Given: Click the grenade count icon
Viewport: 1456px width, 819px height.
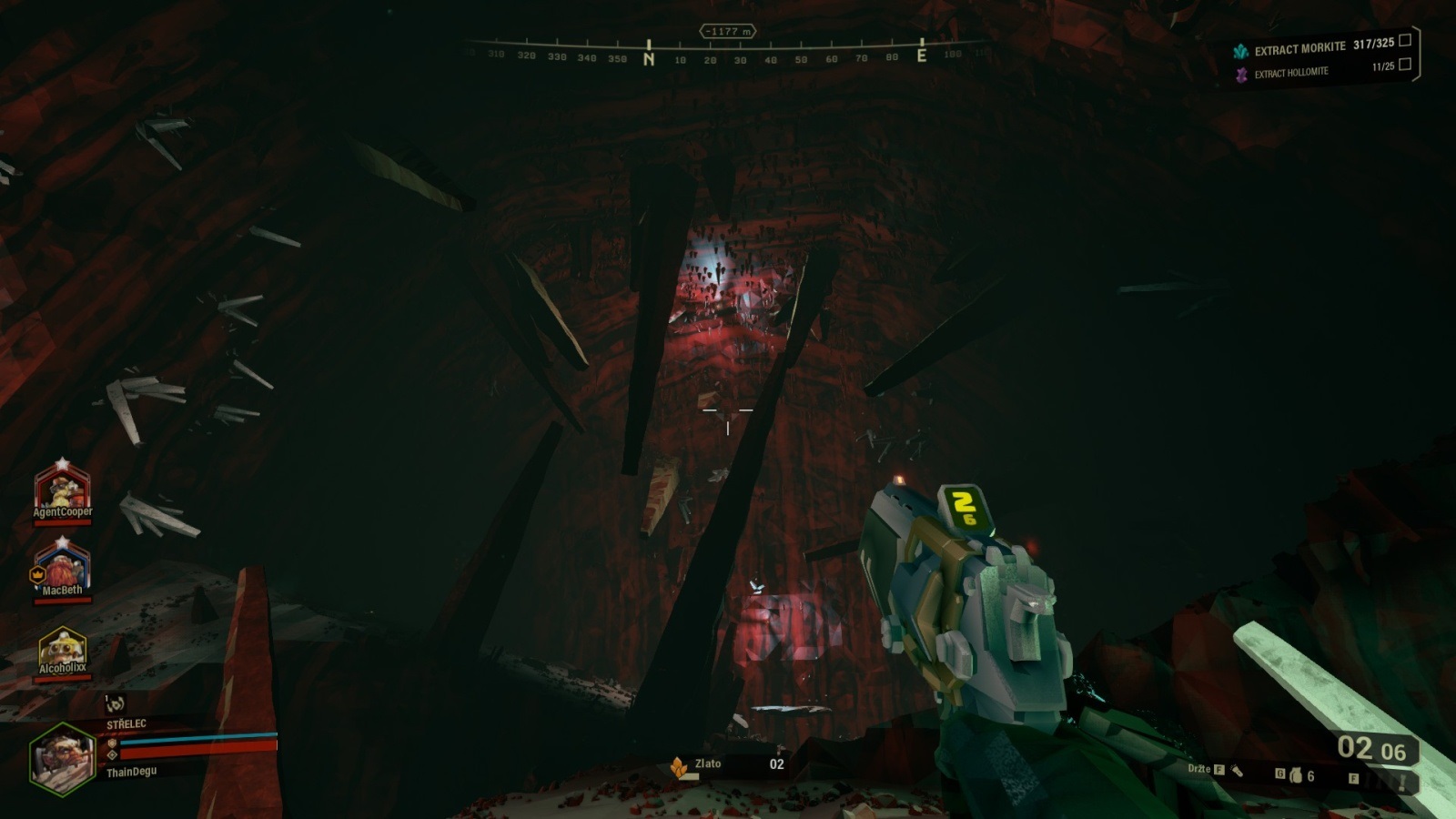Looking at the screenshot, I should [1295, 776].
